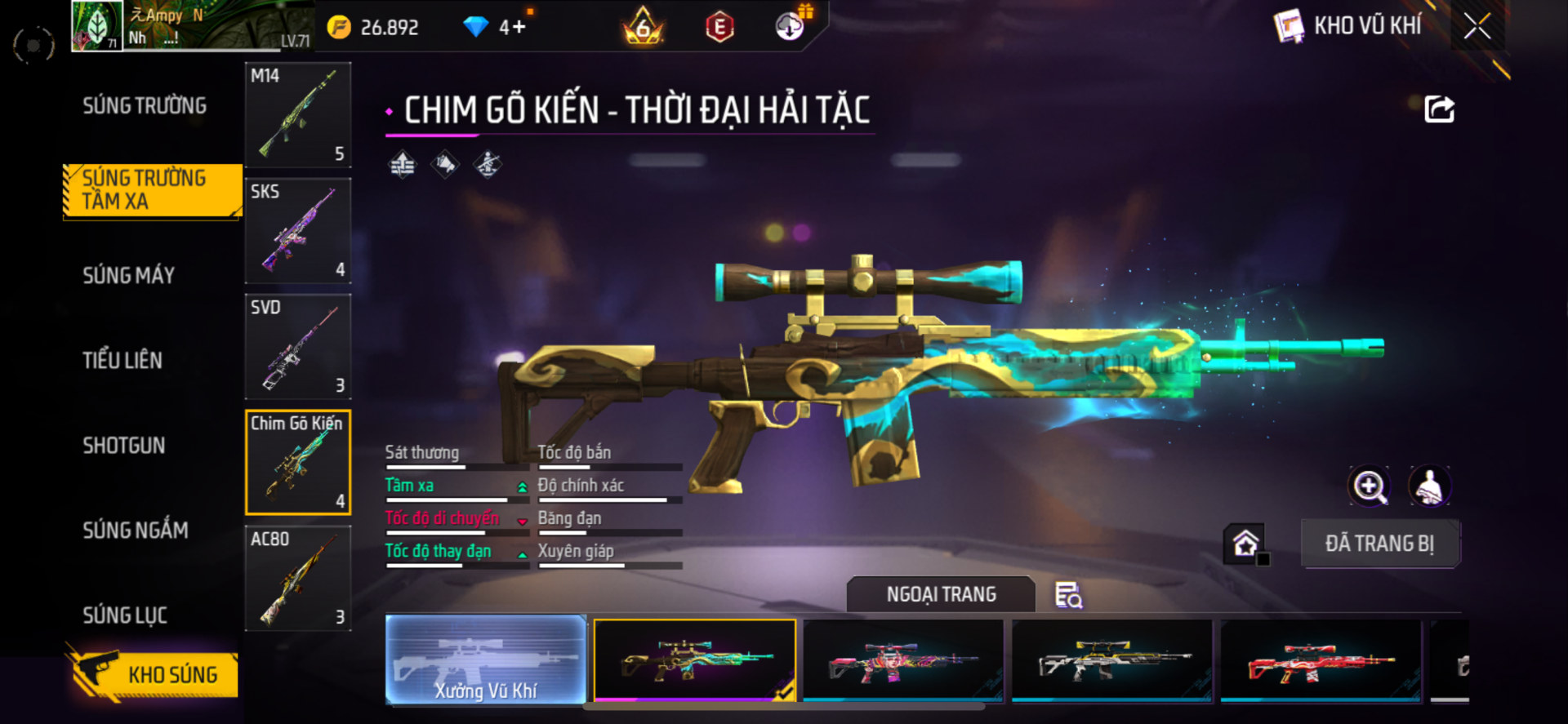
Task: Open the Kho Súng button
Action: 154,674
